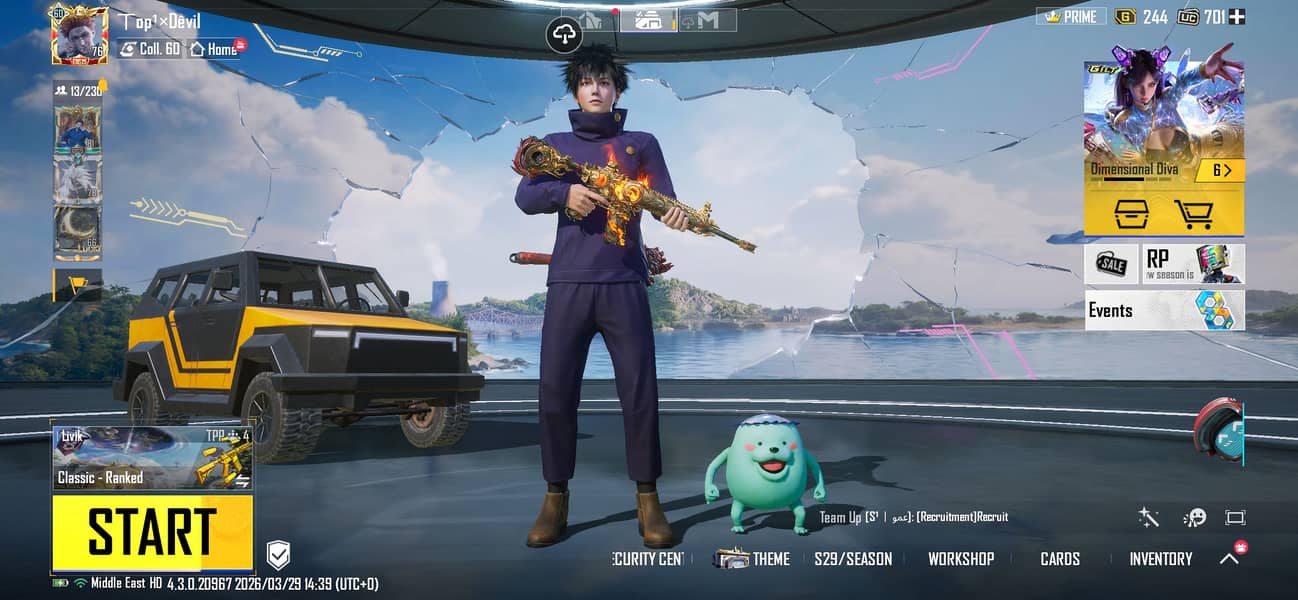This screenshot has width=1298, height=600.
Task: Start the match with the START button
Action: 152,532
